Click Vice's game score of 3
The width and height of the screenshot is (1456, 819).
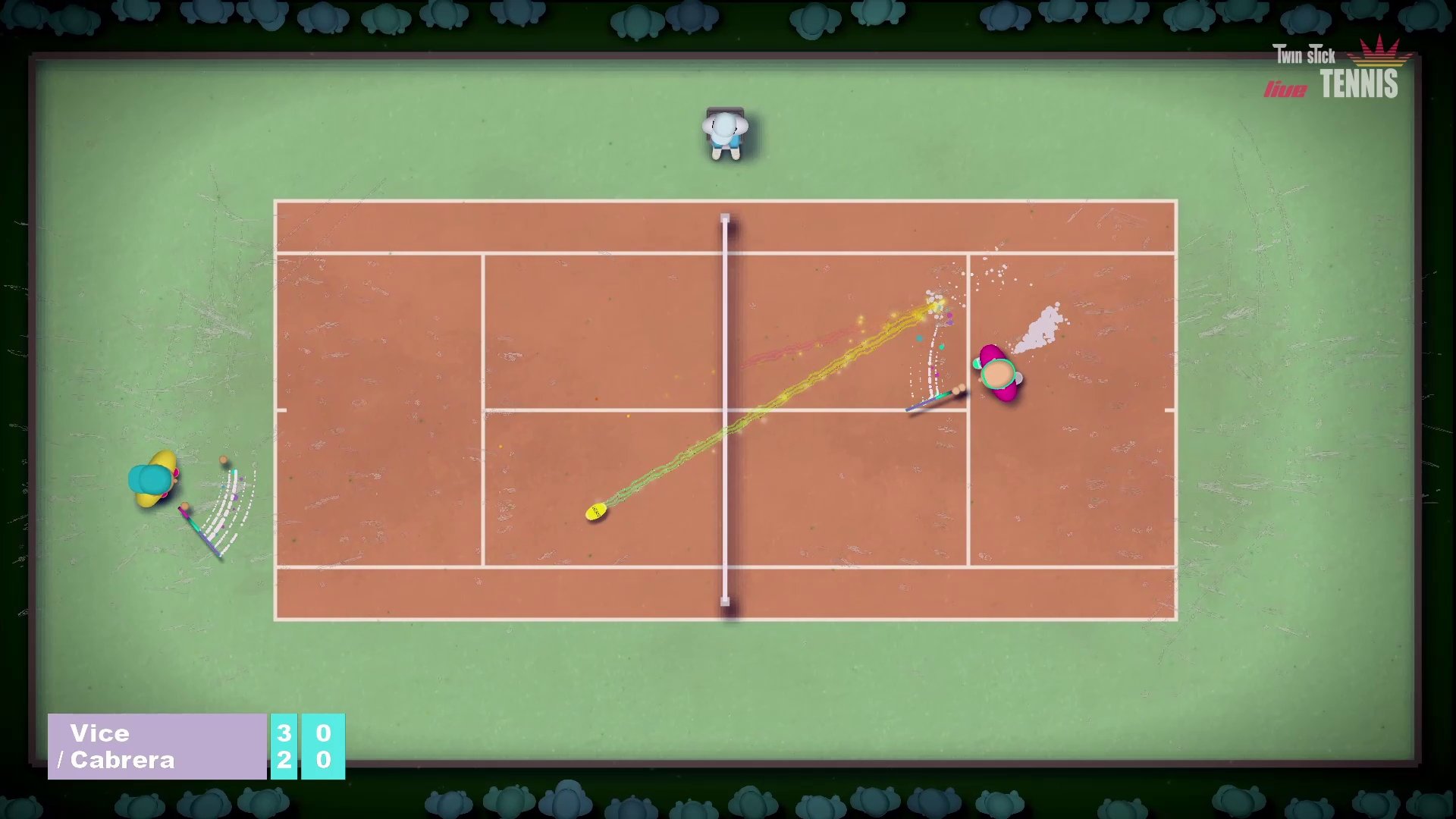(284, 733)
